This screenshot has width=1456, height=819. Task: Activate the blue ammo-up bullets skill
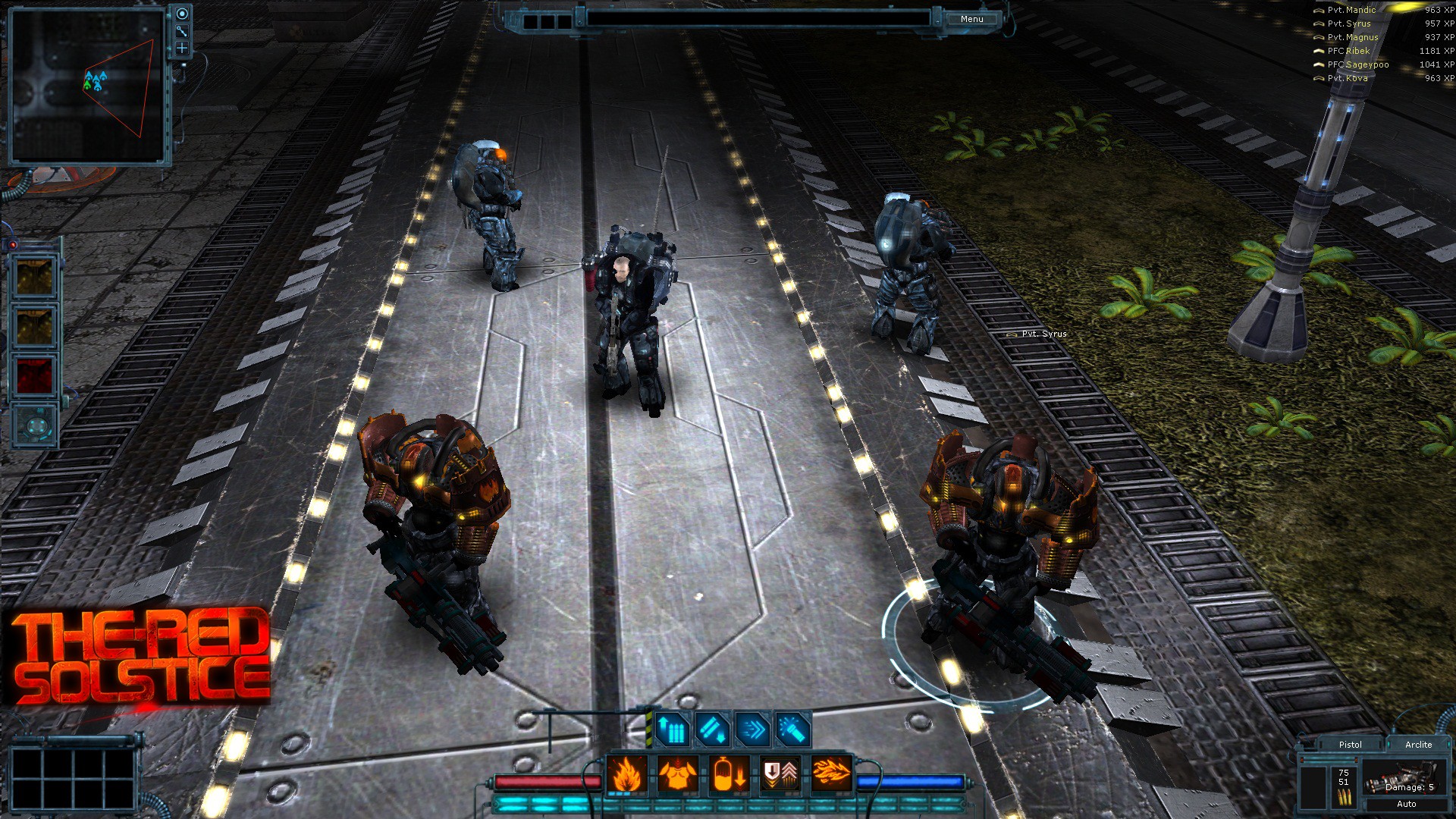pyautogui.click(x=672, y=730)
